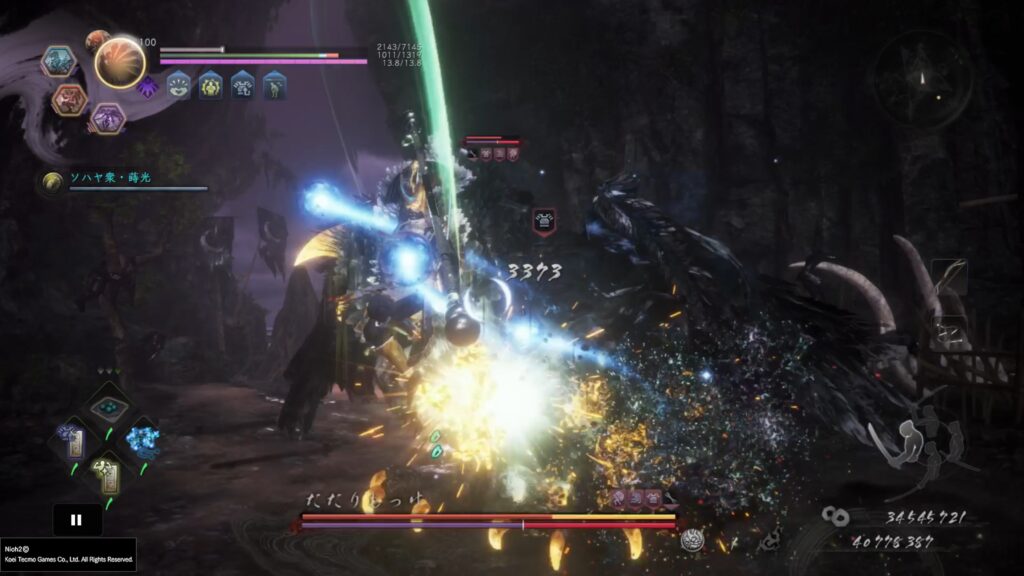Image resolution: width=1024 pixels, height=576 pixels.
Task: Select the bow ranged weapon slot
Action: (949, 273)
